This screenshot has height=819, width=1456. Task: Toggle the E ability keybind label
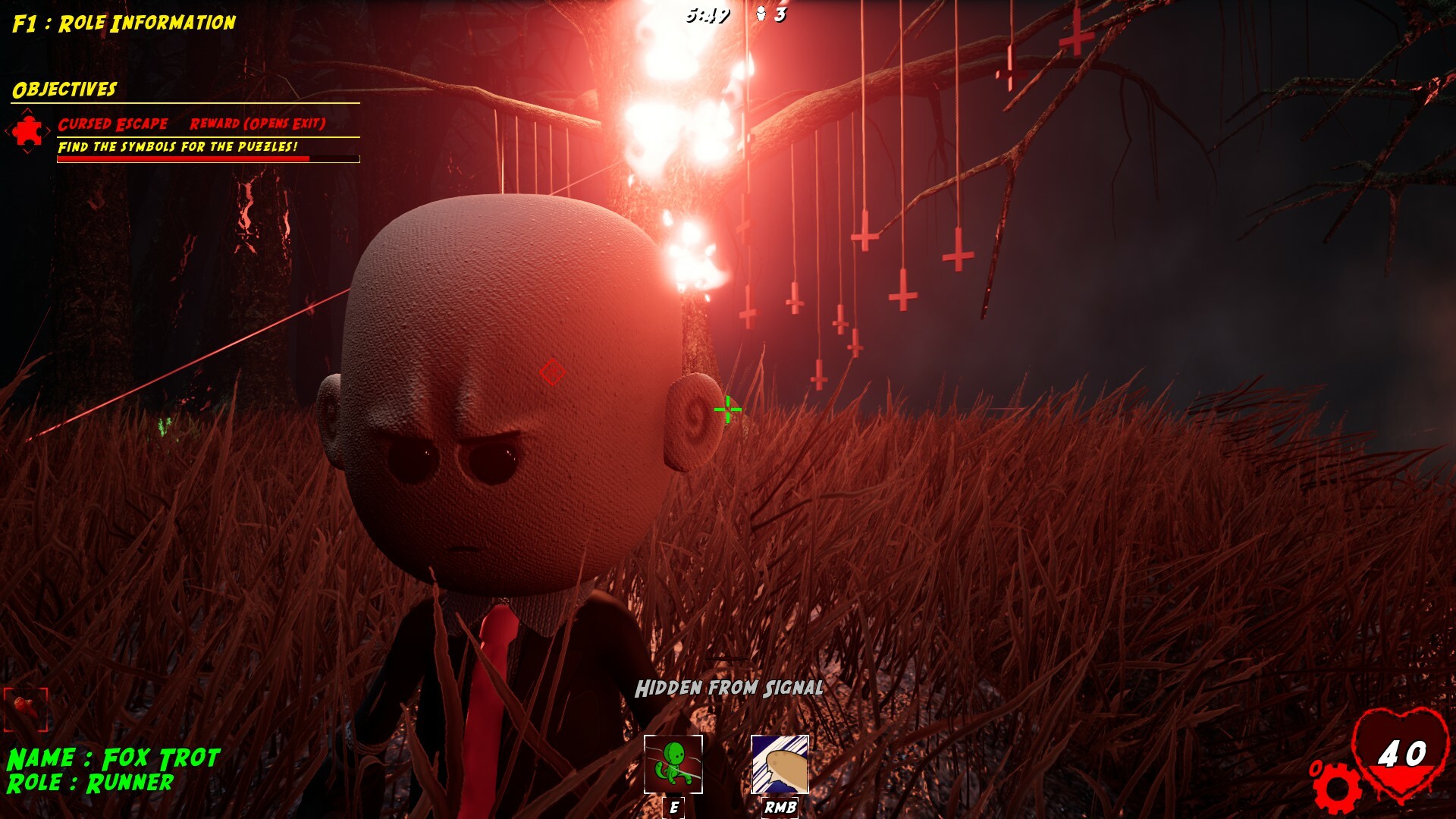pyautogui.click(x=672, y=808)
